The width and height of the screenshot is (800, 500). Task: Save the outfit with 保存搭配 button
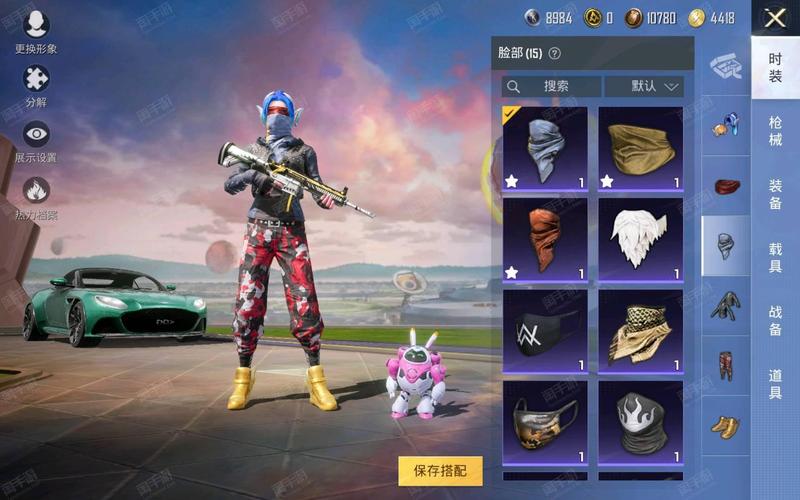[440, 470]
